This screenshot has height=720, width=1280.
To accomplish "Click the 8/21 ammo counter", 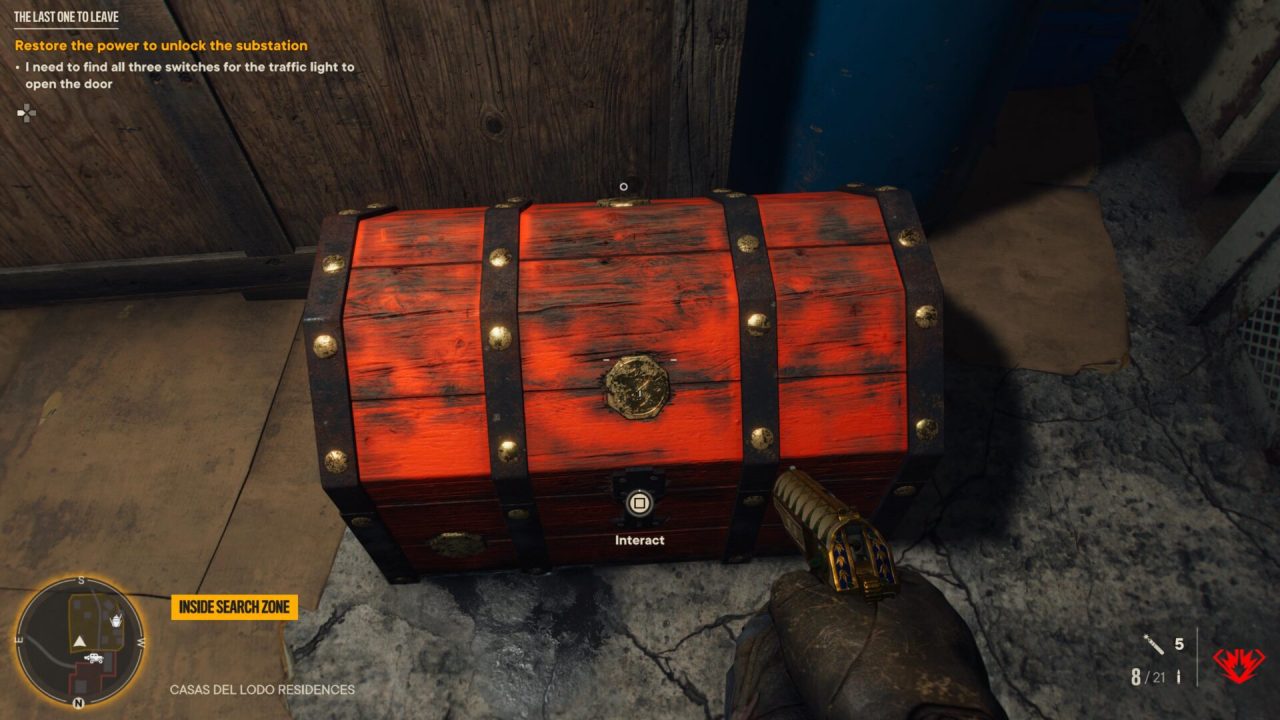I will [1148, 675].
